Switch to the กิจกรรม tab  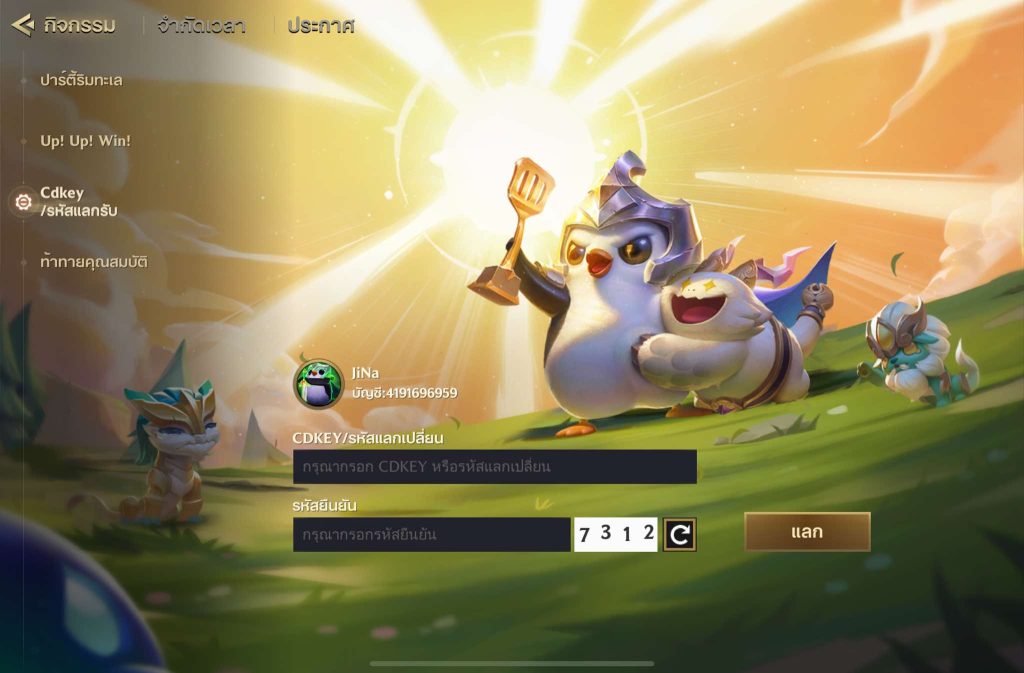79,26
